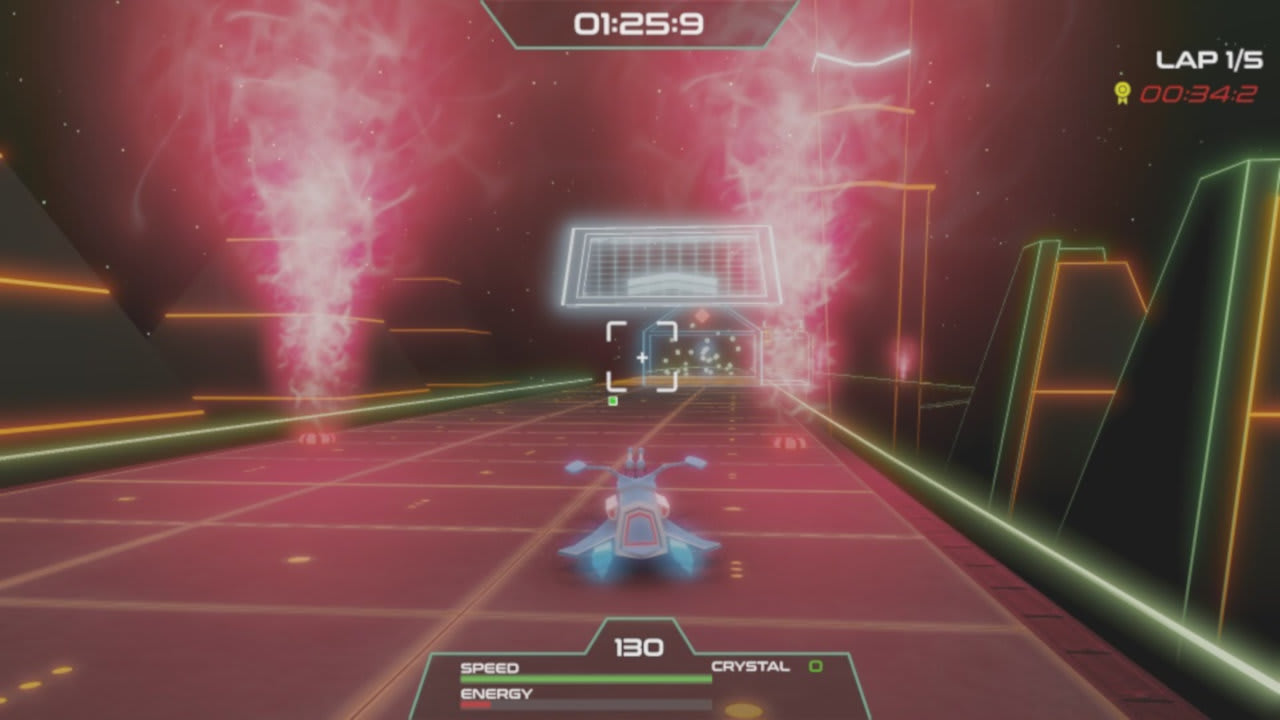The height and width of the screenshot is (720, 1280).
Task: Click the red marker on the left track edge
Action: [x=320, y=437]
